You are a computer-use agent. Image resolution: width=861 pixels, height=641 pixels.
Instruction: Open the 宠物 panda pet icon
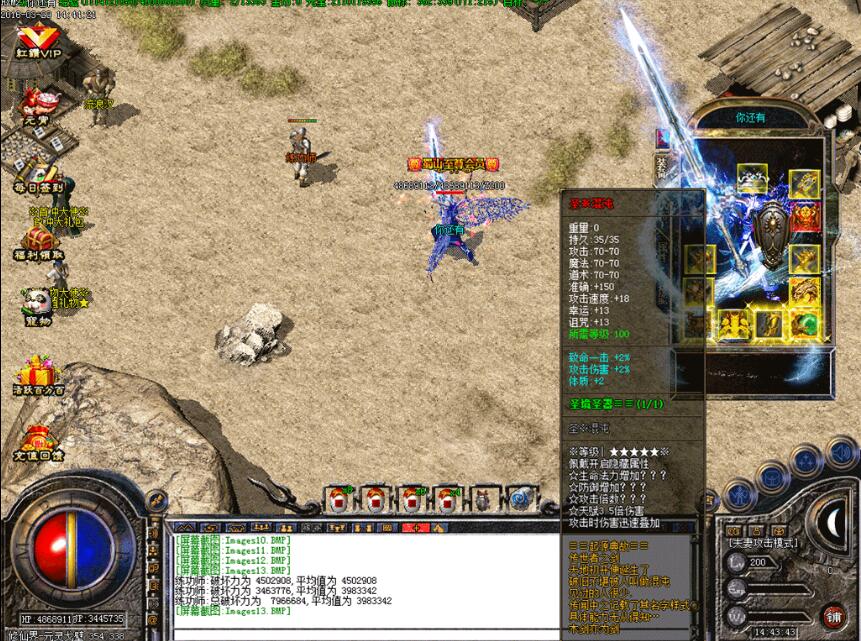[x=38, y=302]
